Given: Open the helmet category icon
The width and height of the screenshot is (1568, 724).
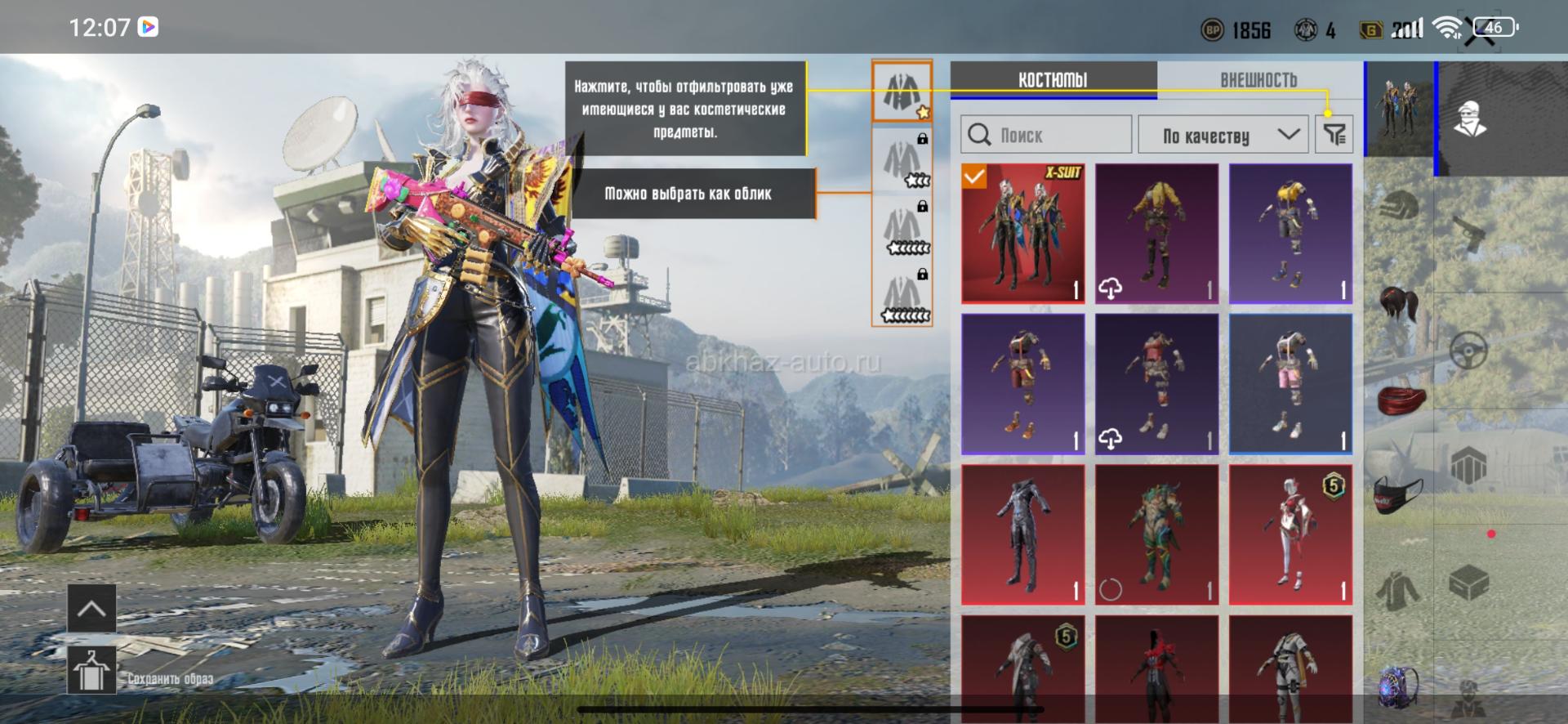Looking at the screenshot, I should [x=1400, y=205].
